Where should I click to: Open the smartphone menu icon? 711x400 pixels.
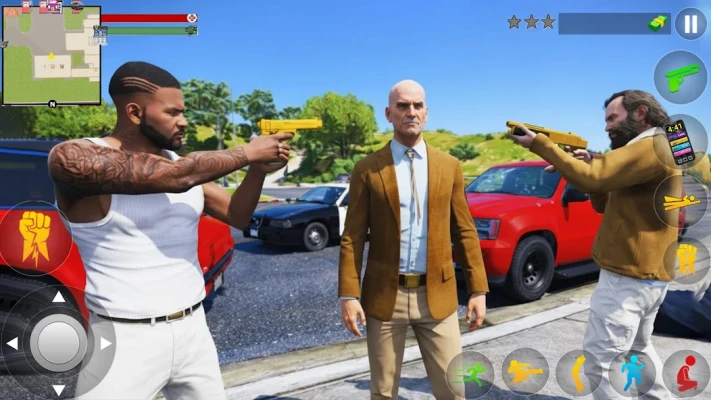(681, 141)
